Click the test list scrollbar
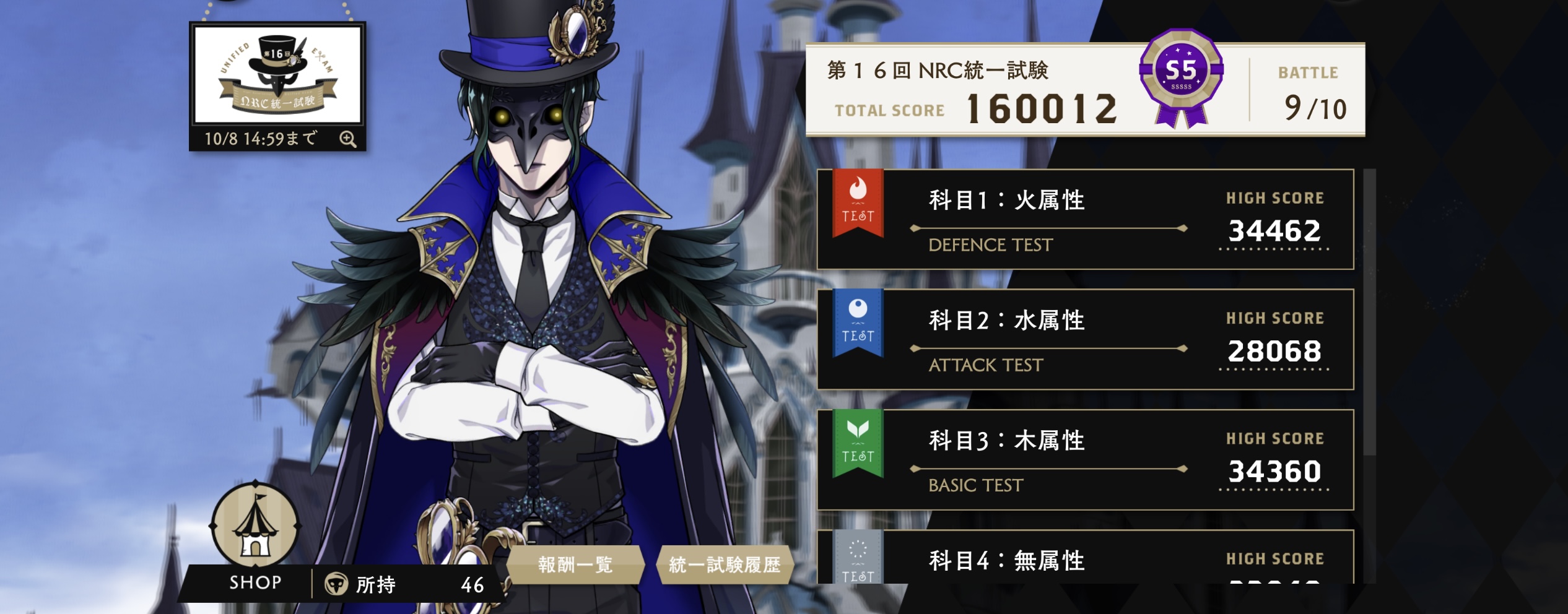The height and width of the screenshot is (614, 1568). click(x=1369, y=309)
